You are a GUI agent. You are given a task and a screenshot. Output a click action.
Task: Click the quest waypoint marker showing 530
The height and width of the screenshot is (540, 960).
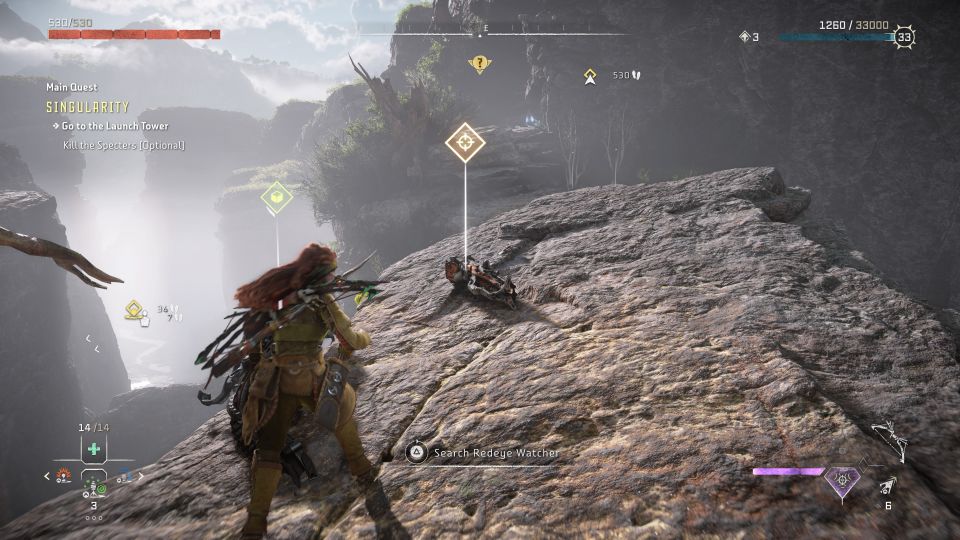(x=590, y=75)
